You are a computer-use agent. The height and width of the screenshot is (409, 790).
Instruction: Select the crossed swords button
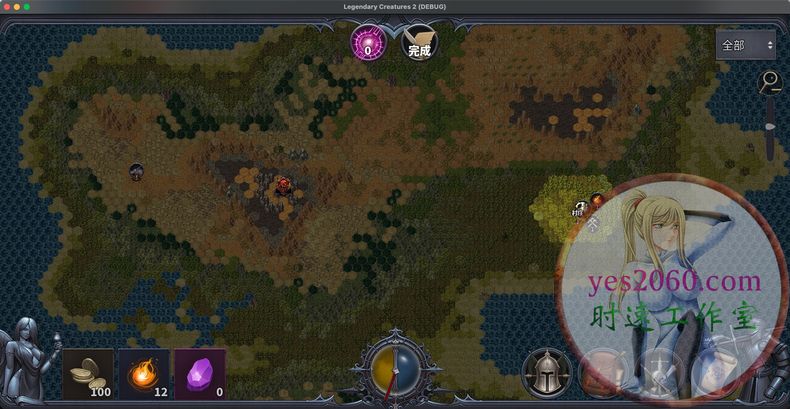pos(659,372)
